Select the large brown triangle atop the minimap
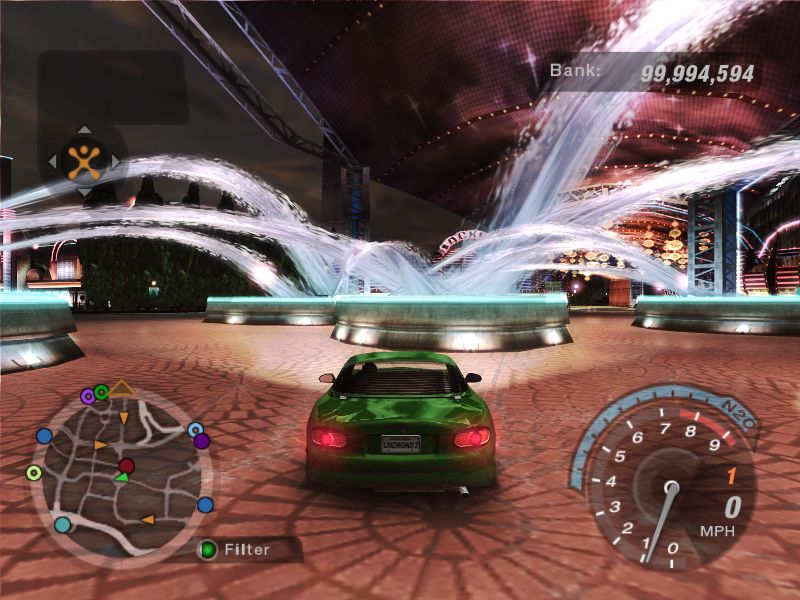Screen dimensions: 800x600 (x=122, y=387)
